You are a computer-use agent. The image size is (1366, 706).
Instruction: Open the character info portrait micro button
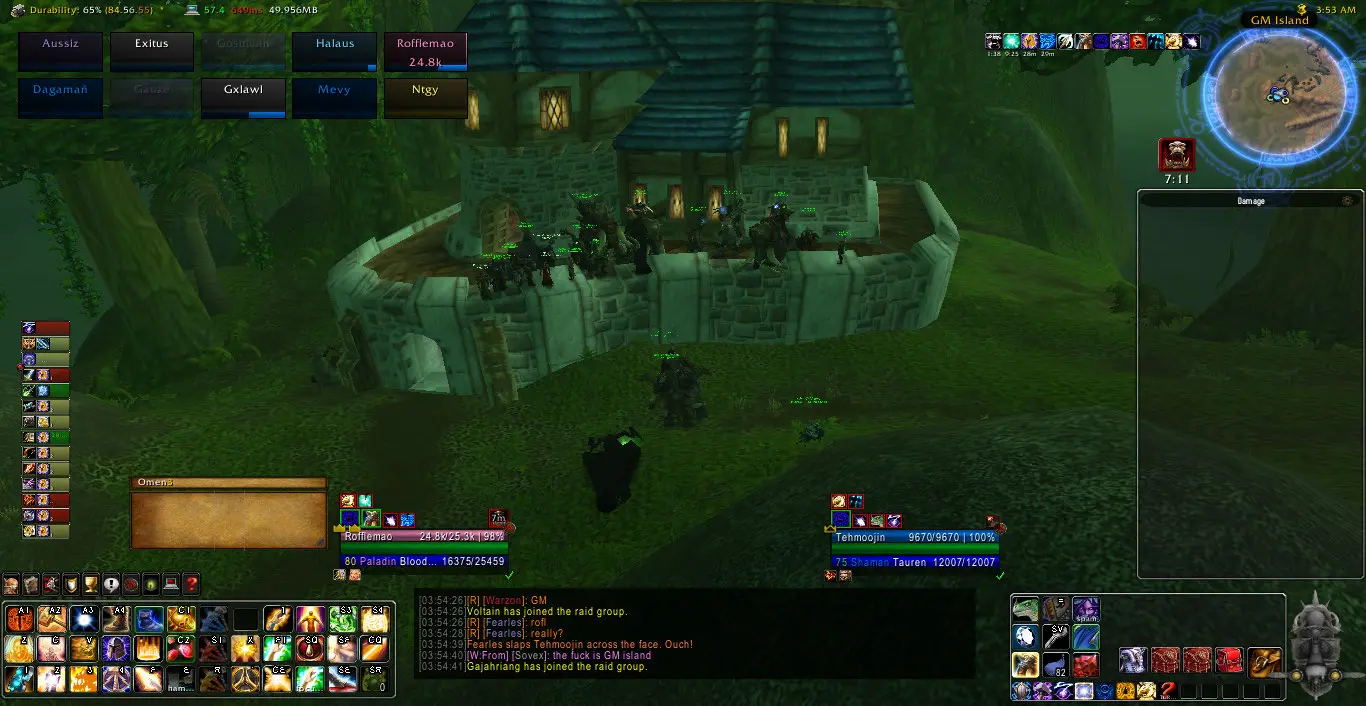coord(11,584)
